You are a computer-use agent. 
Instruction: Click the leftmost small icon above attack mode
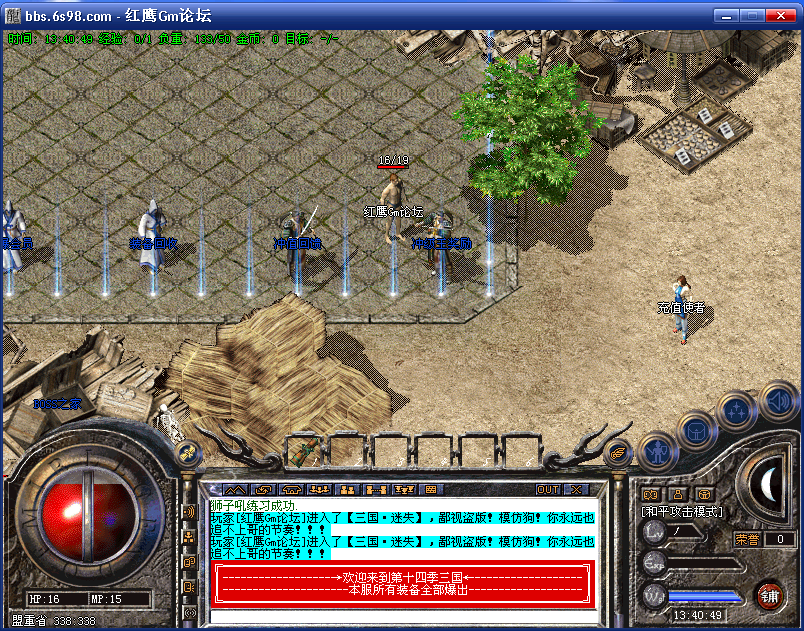click(651, 493)
